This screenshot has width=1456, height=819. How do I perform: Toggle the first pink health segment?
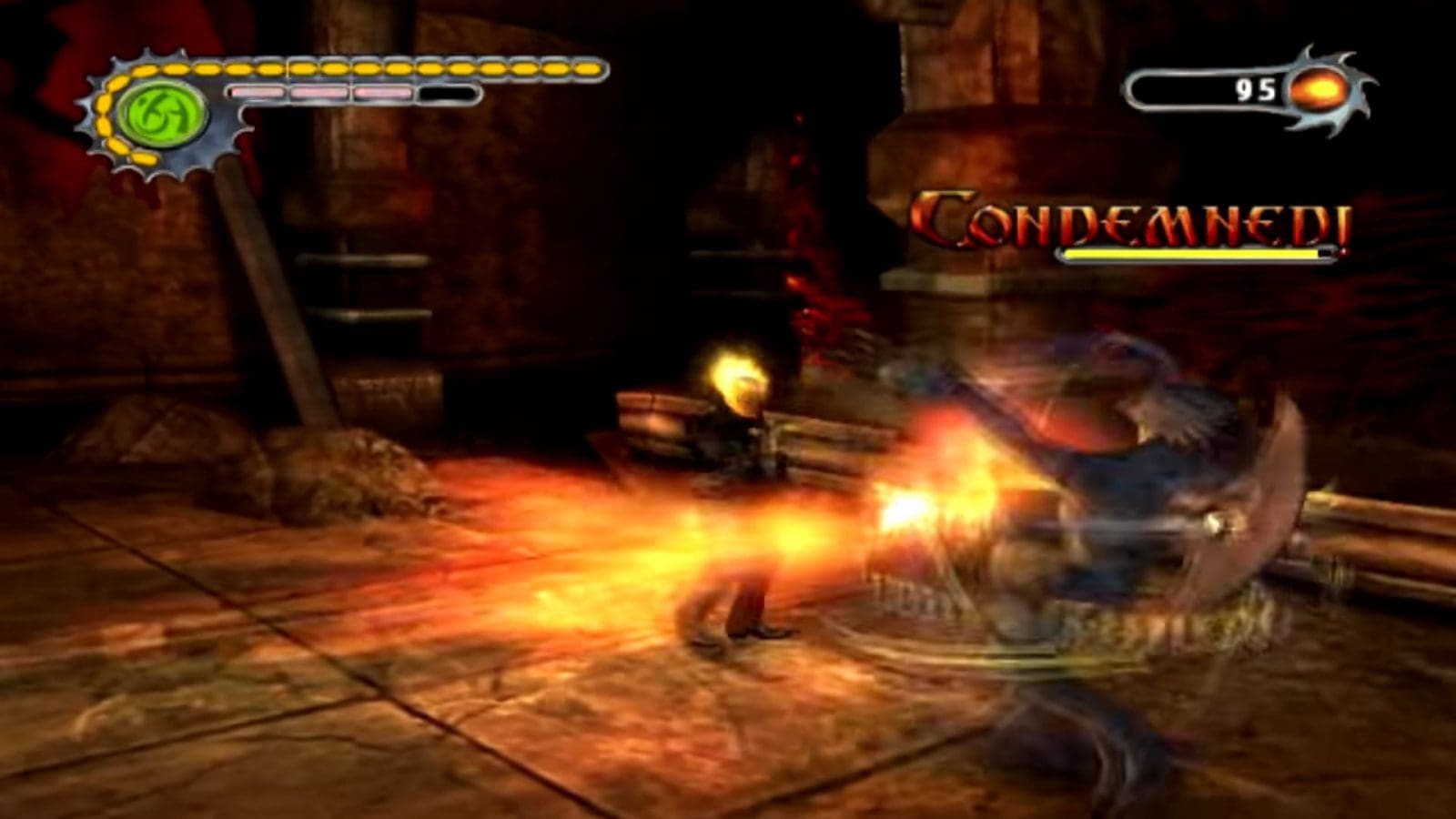[258, 91]
